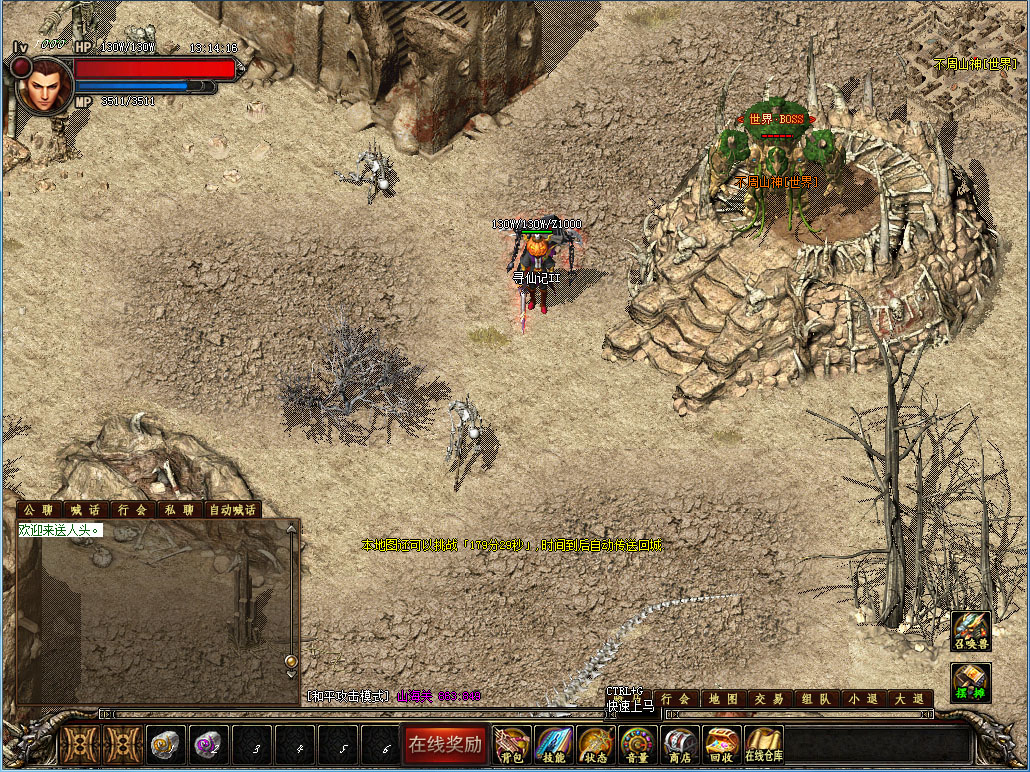Open the 回收 recycle panel

coord(722,744)
